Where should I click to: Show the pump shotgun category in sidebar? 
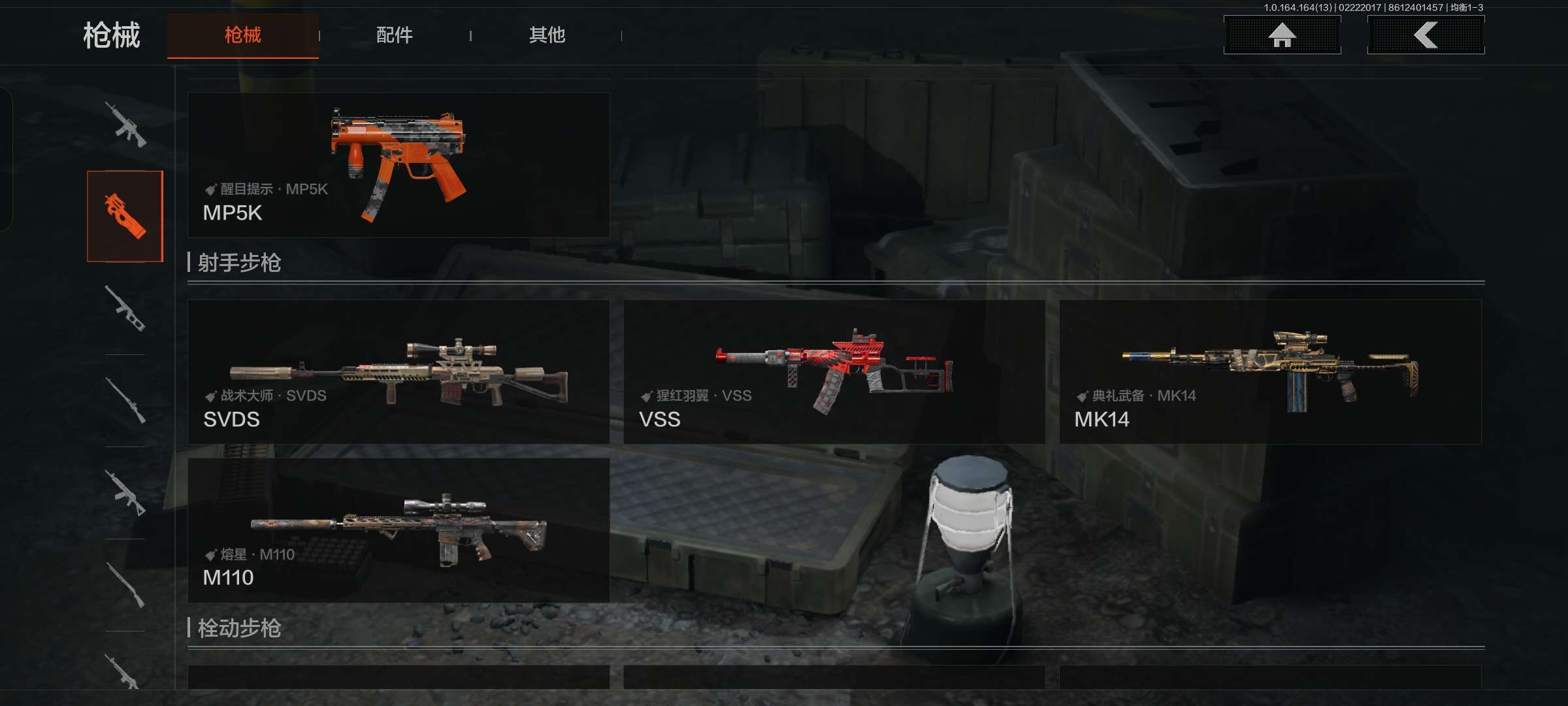pyautogui.click(x=125, y=585)
